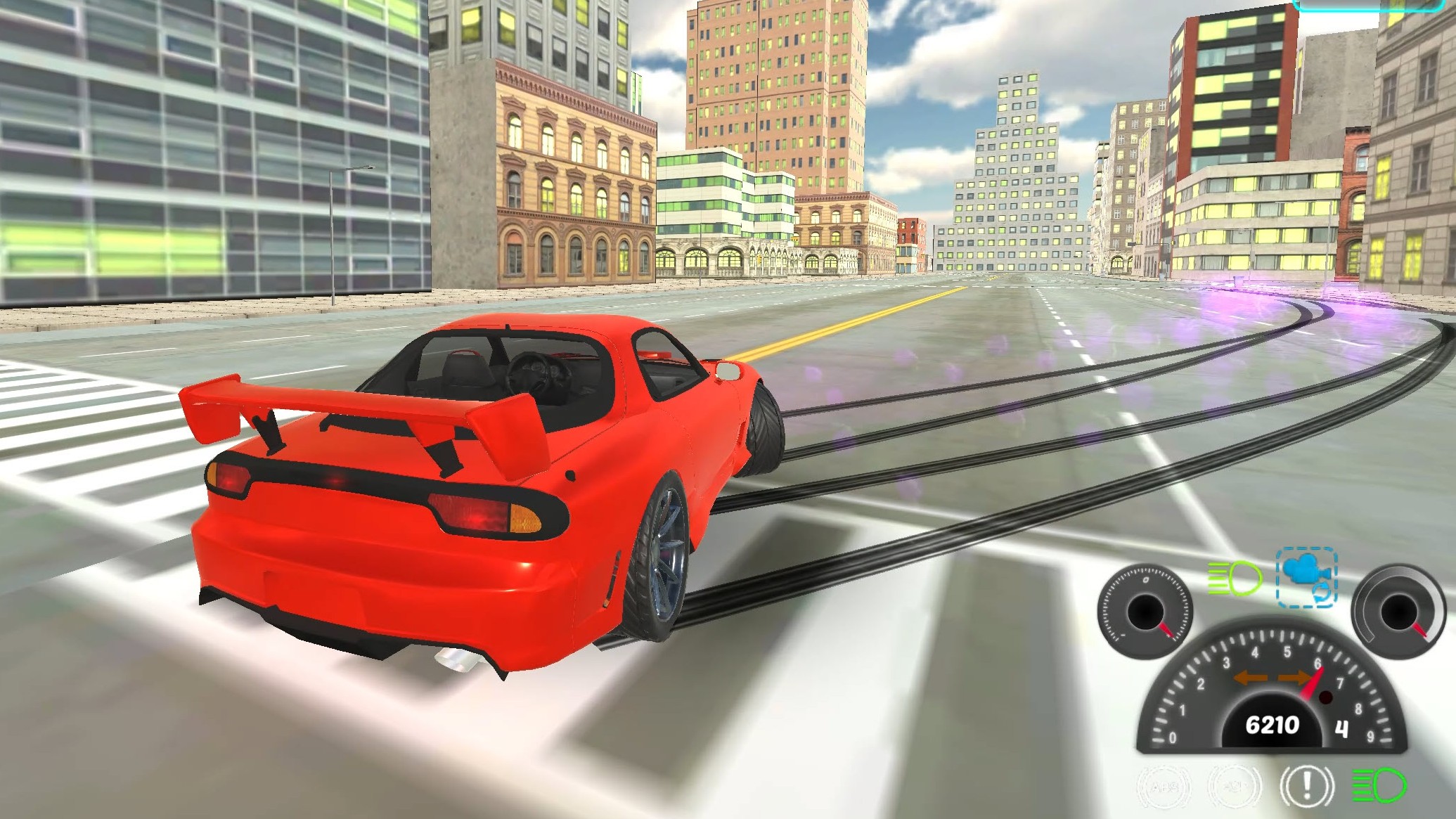The width and height of the screenshot is (1456, 819).
Task: Click the 9 RPM mark on the tachometer
Action: pyautogui.click(x=1372, y=736)
